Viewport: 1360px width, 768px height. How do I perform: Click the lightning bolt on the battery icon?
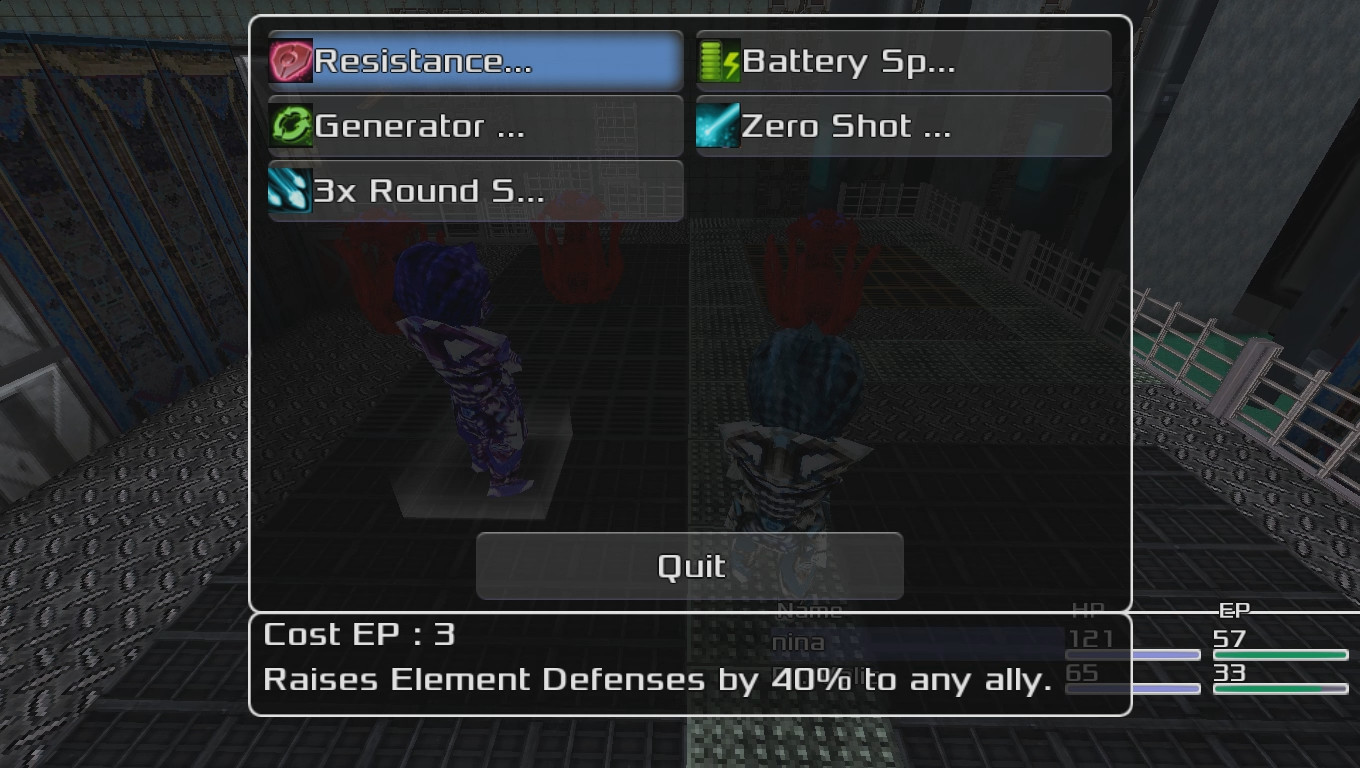730,62
